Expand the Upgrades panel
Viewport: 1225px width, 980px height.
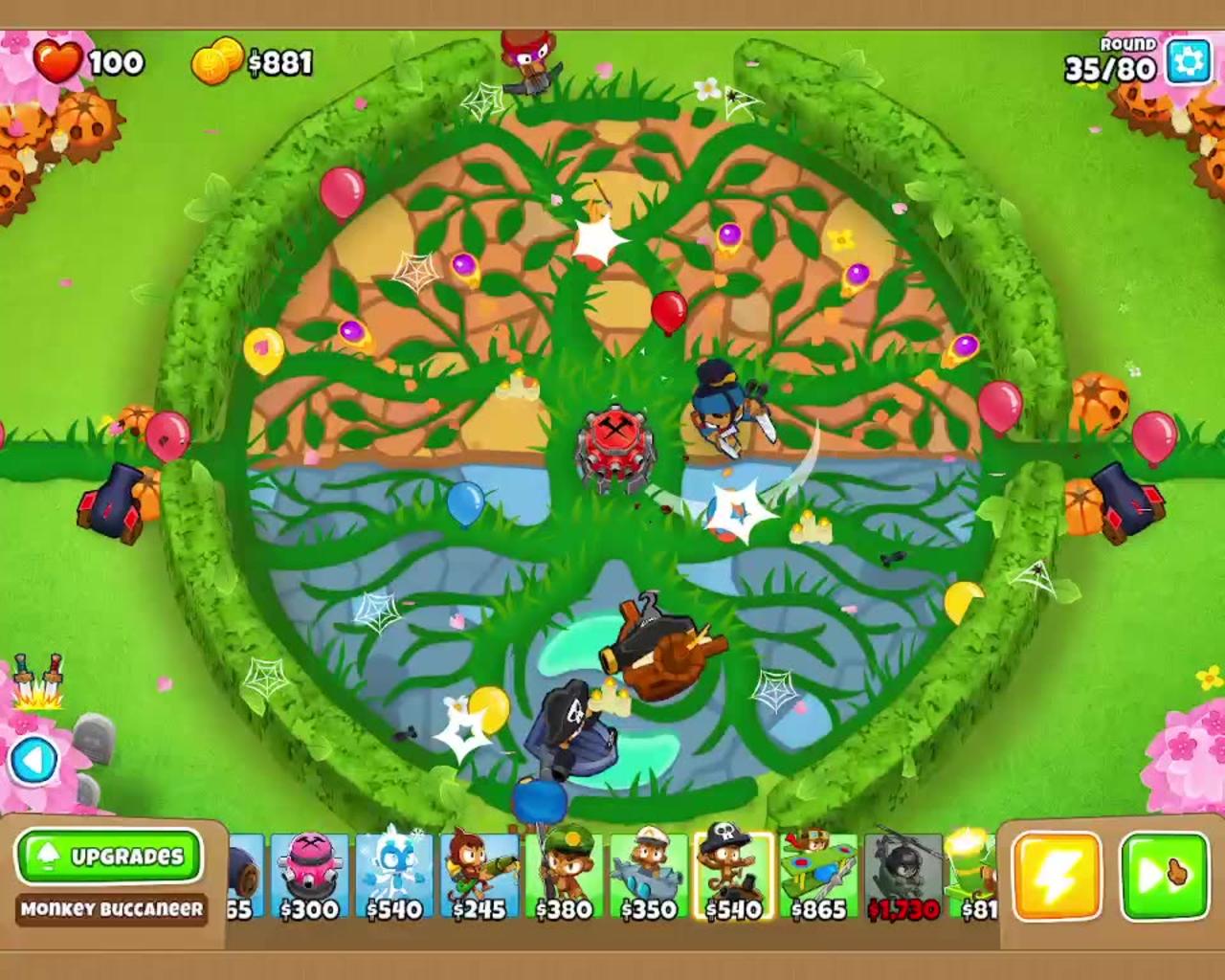(108, 856)
